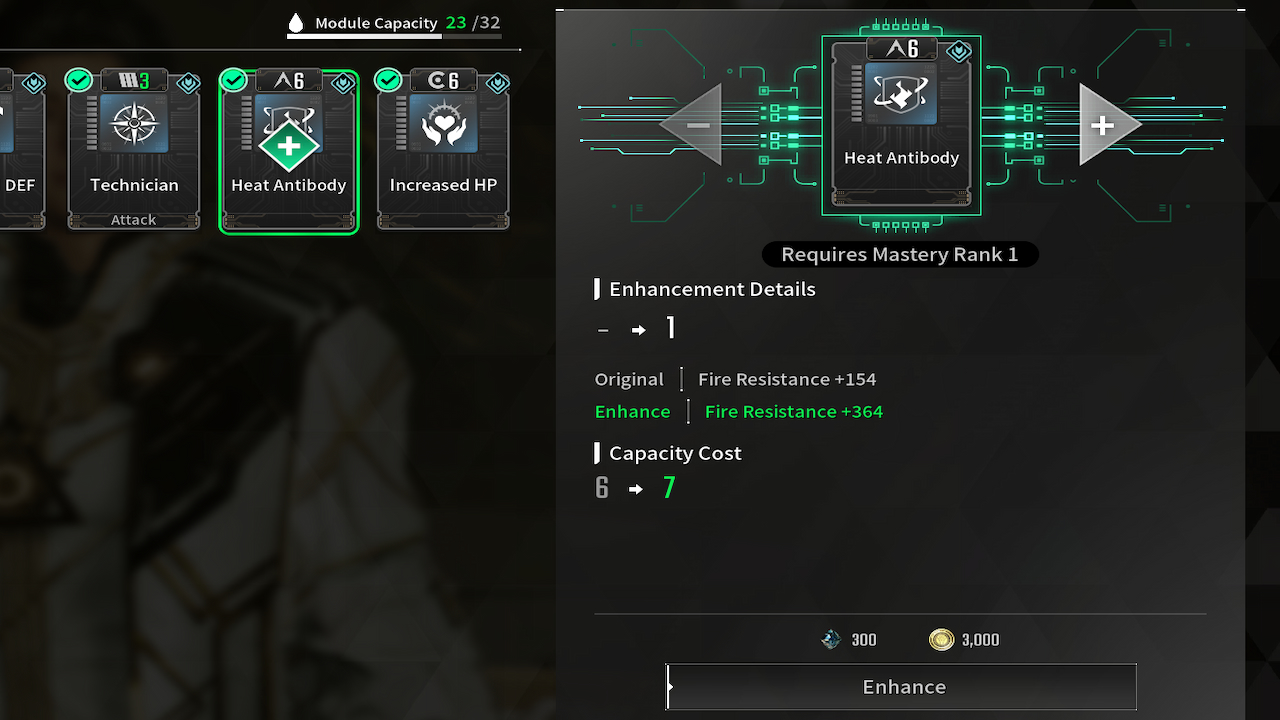The image size is (1280, 720).
Task: Toggle the checkmark on the Technician module
Action: [x=78, y=79]
